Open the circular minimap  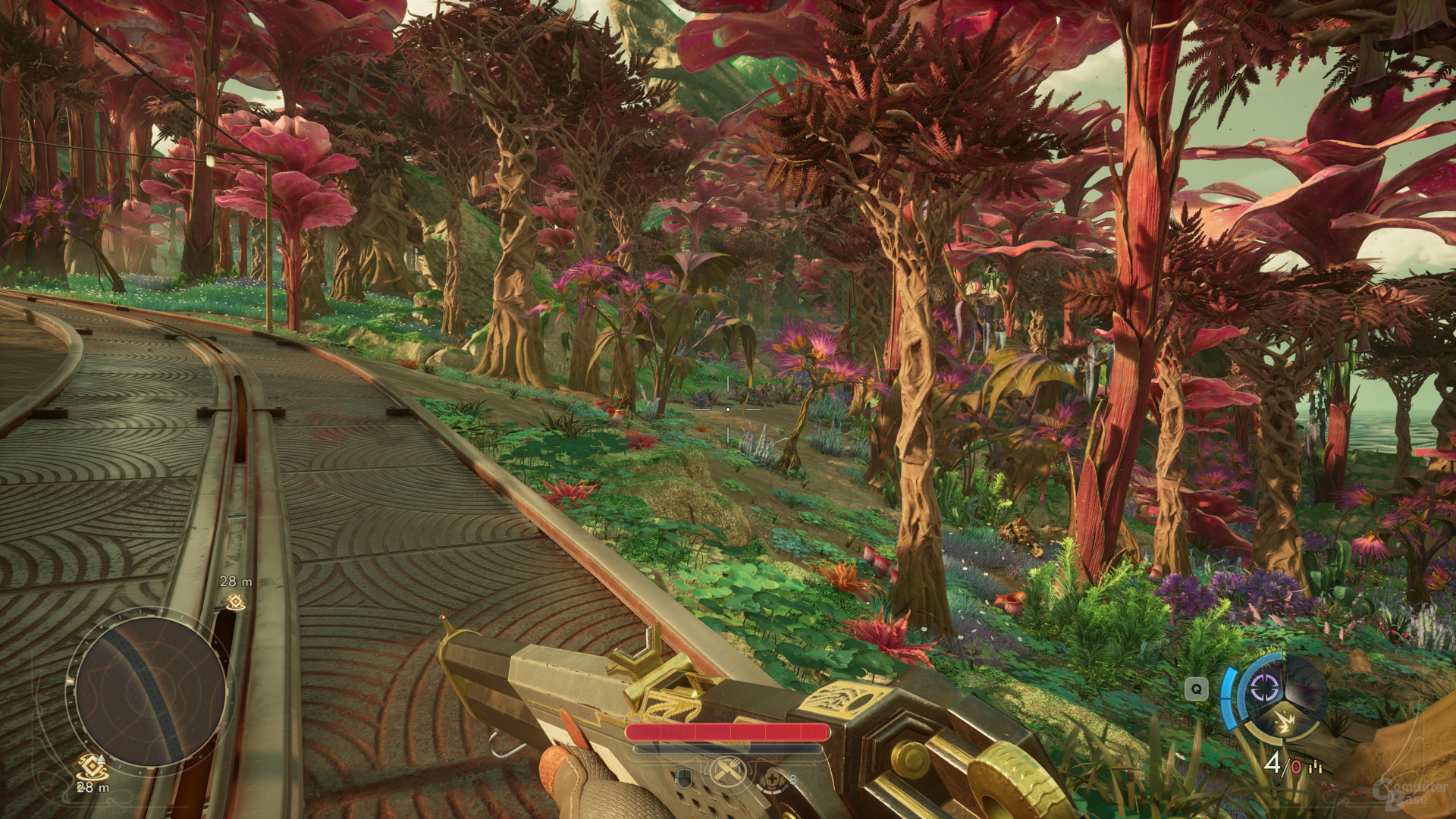click(x=150, y=693)
